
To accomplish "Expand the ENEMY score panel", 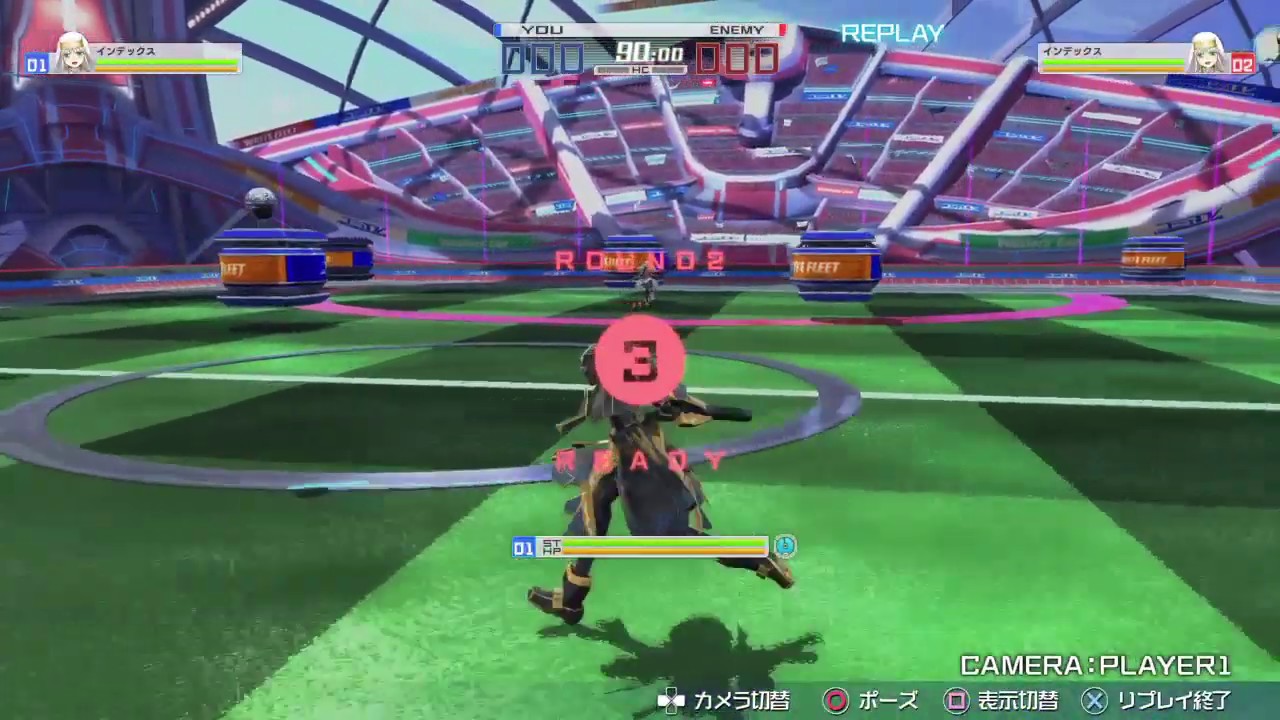I will pyautogui.click(x=740, y=59).
